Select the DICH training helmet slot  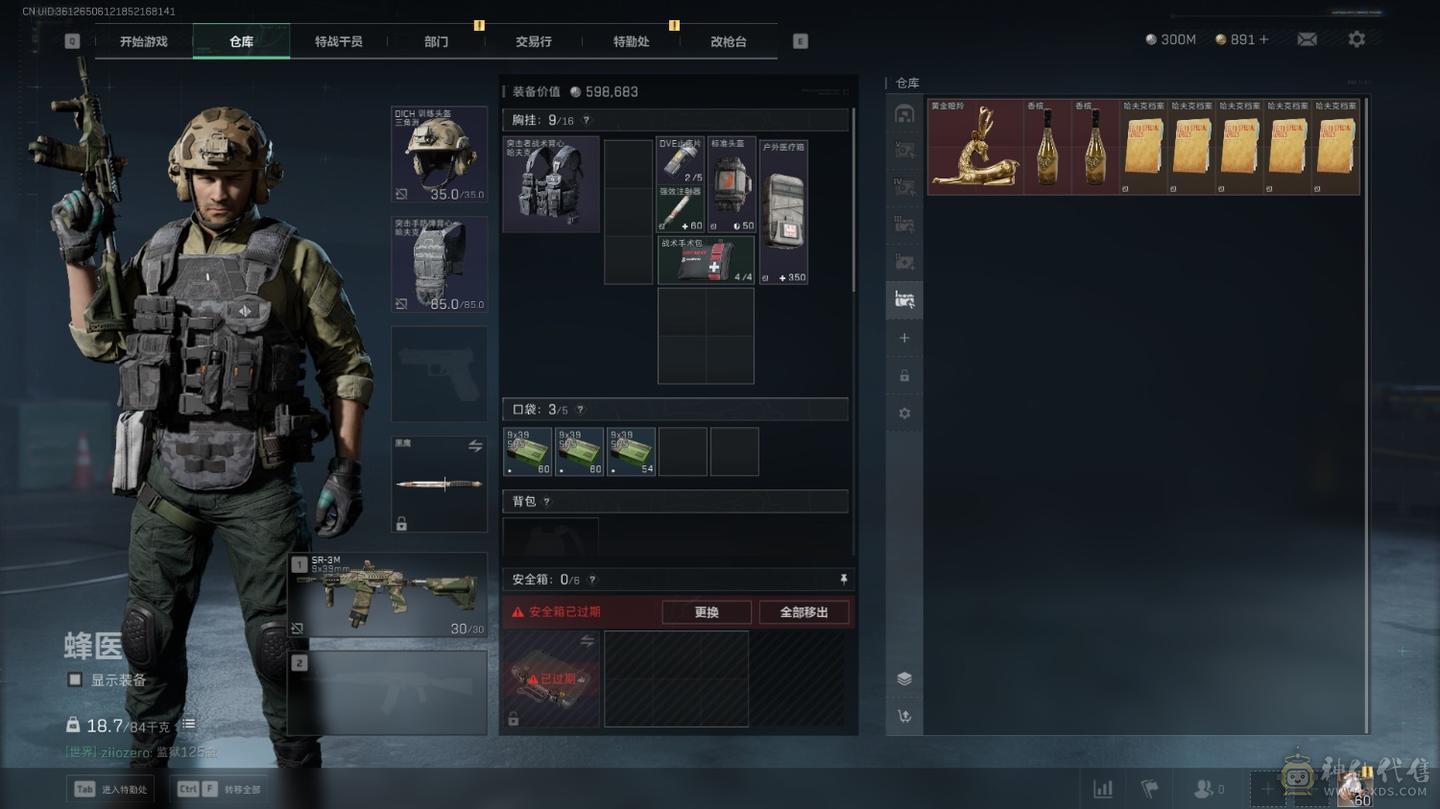click(x=439, y=154)
